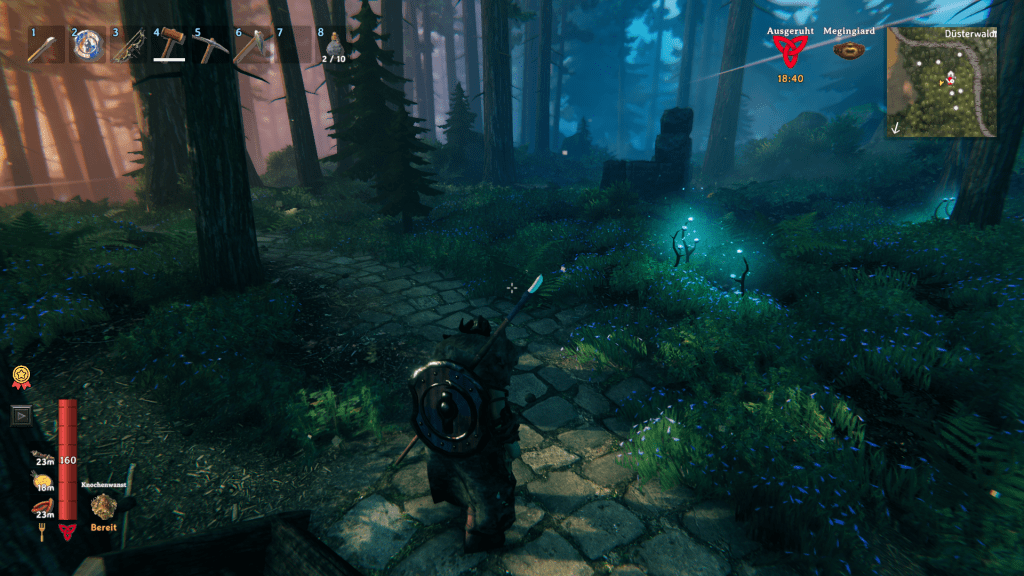Open the Düsterwald minimap
This screenshot has height=576, width=1024.
pos(941,82)
